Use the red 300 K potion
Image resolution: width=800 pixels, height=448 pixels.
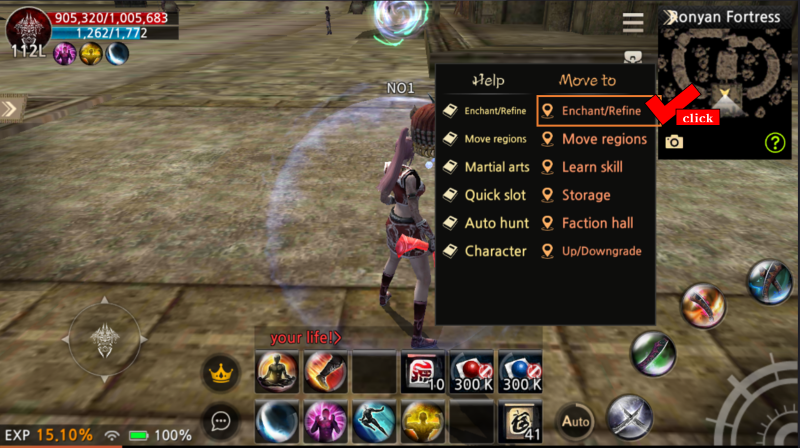coord(471,372)
